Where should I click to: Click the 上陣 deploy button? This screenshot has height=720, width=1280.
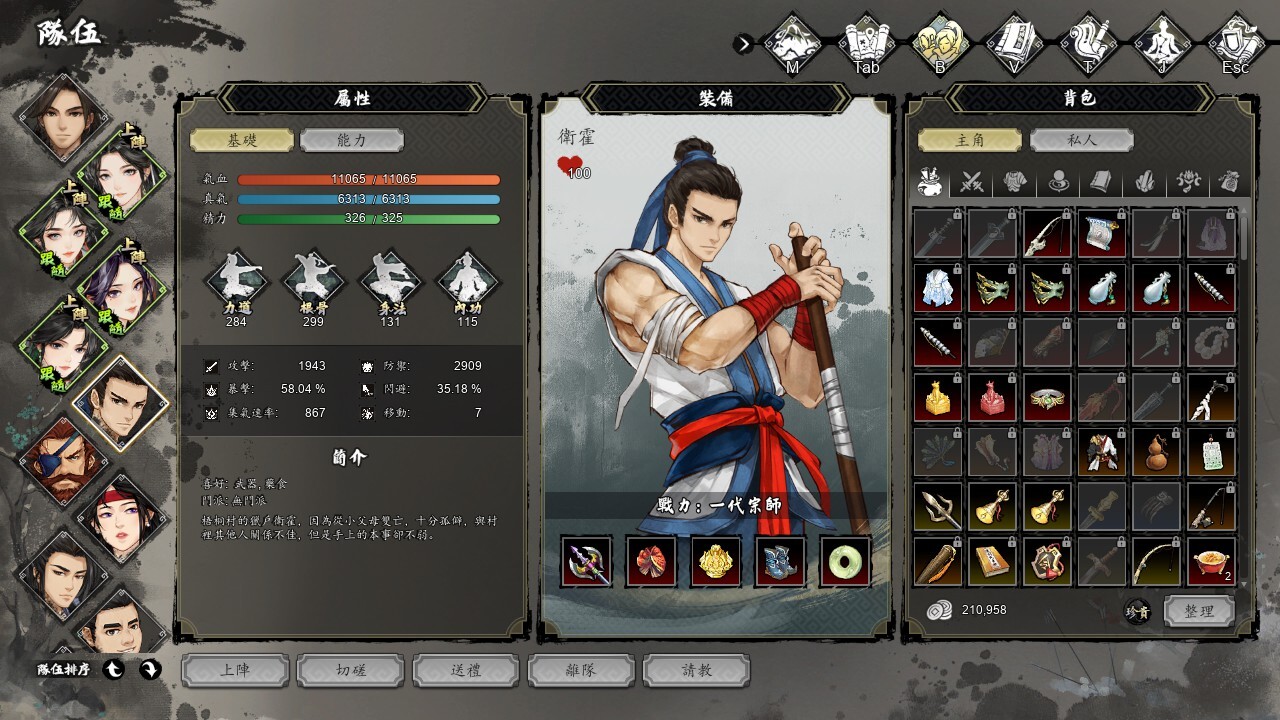tap(235, 670)
